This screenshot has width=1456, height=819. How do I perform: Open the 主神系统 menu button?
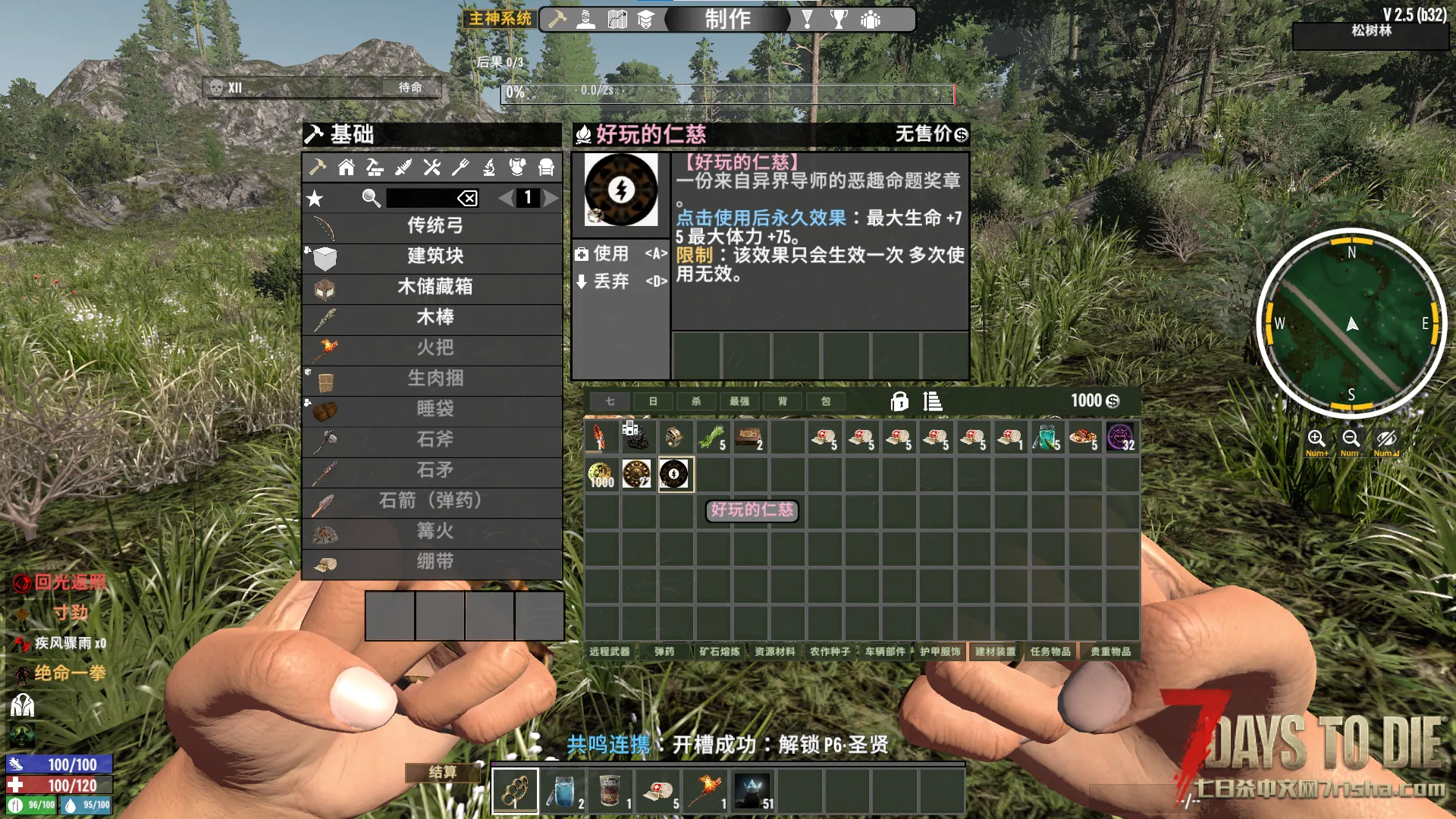tap(500, 18)
